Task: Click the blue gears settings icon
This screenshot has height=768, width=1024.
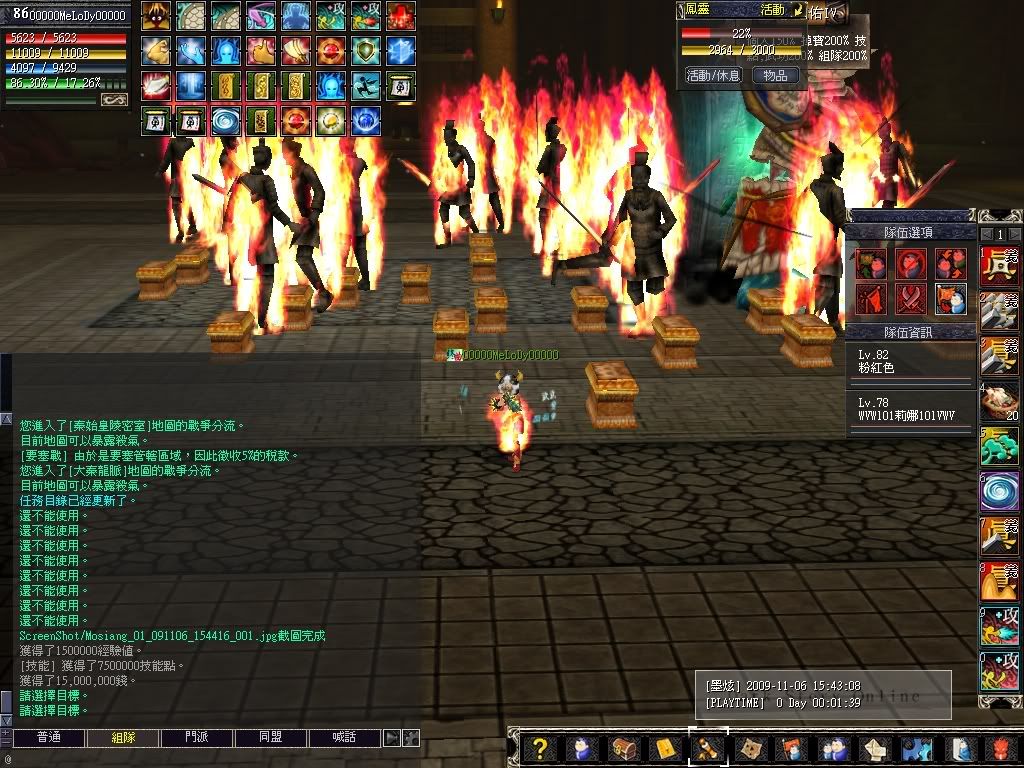Action: pyautogui.click(x=915, y=748)
